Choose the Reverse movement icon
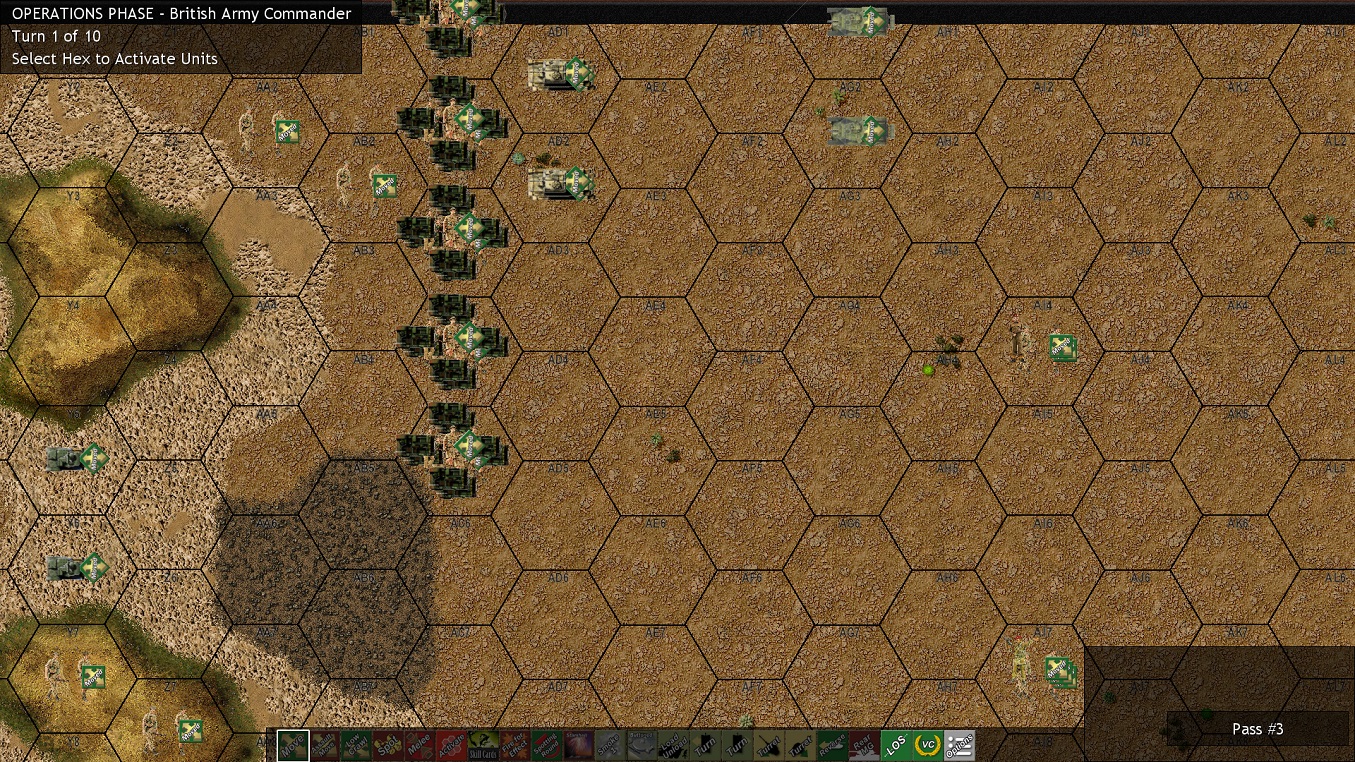 [834, 745]
